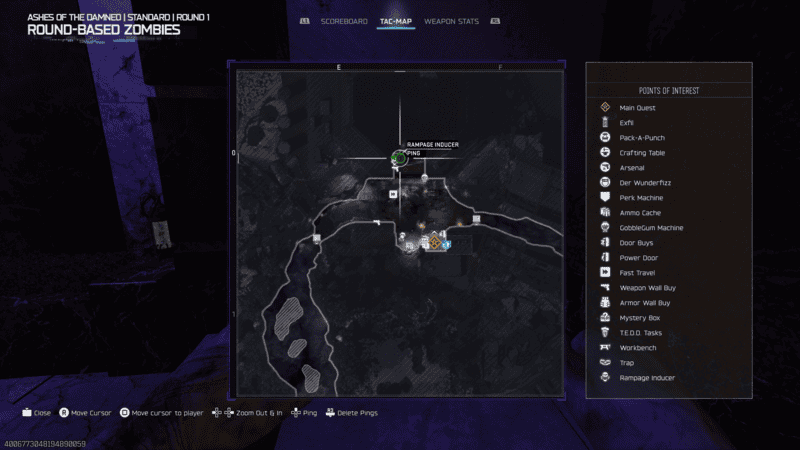
Task: Click the Rampage Inducer ping marker on map
Action: click(x=399, y=158)
